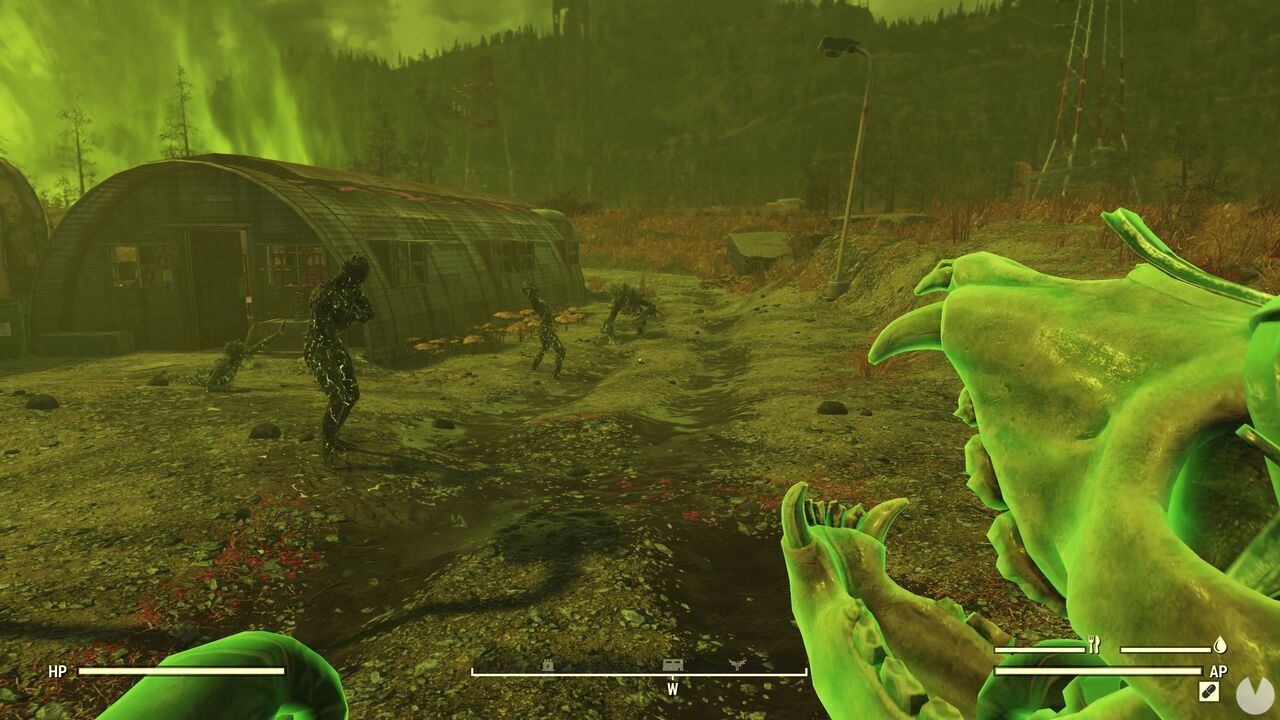1280x720 pixels.
Task: Click the hunger level bar
Action: click(1040, 649)
